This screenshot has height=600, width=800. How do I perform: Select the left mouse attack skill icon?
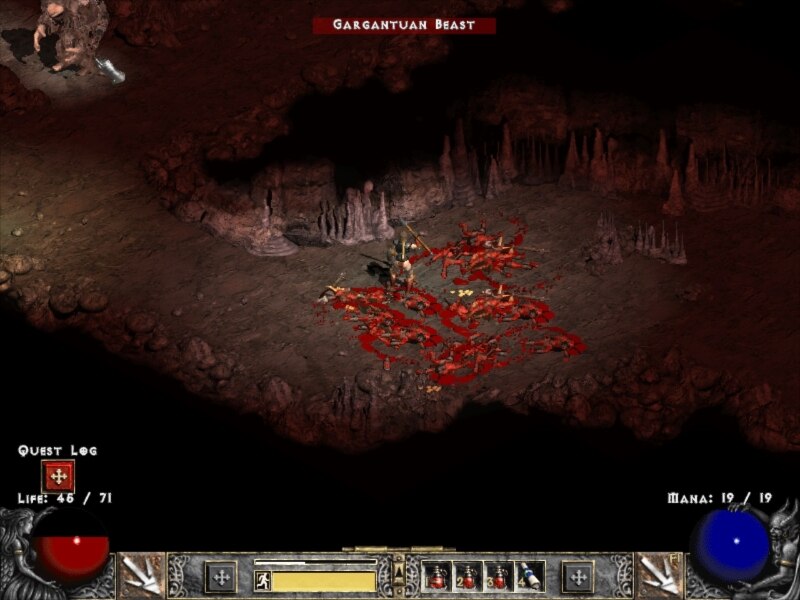[139, 576]
